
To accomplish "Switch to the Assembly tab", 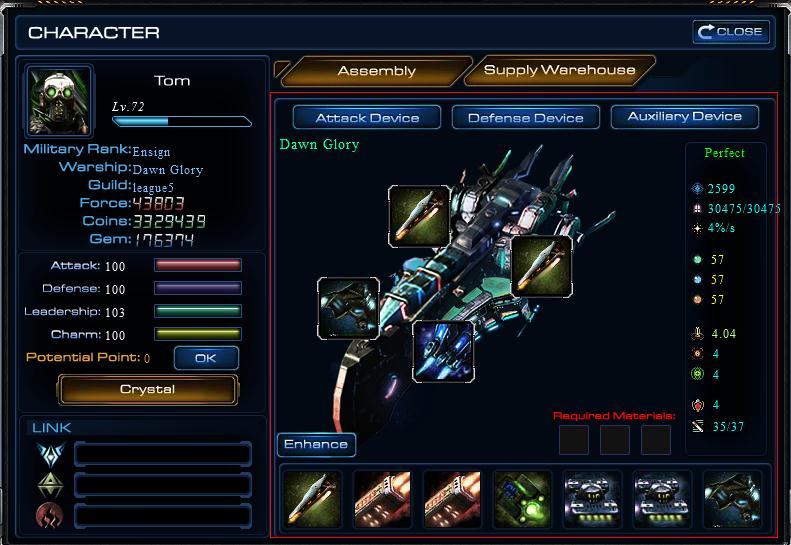I will [376, 71].
